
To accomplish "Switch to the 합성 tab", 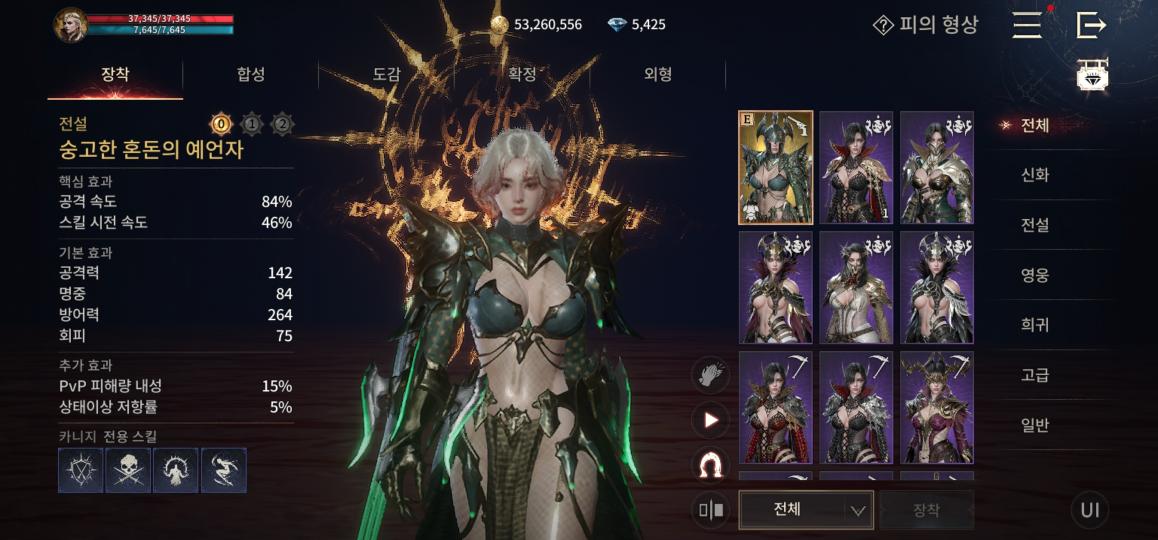I will [251, 74].
